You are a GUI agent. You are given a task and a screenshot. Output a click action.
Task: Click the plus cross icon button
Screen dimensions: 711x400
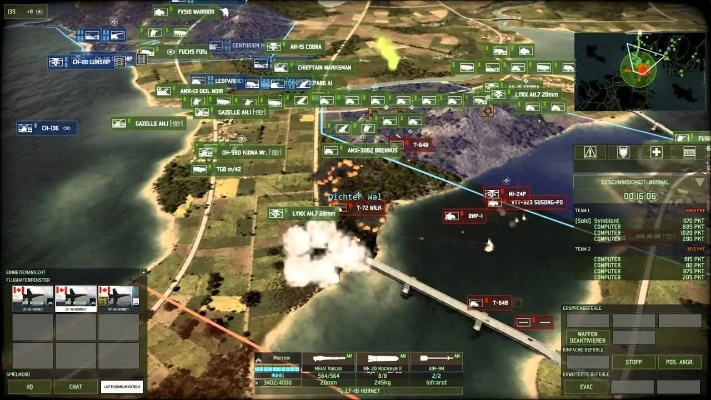click(x=656, y=152)
